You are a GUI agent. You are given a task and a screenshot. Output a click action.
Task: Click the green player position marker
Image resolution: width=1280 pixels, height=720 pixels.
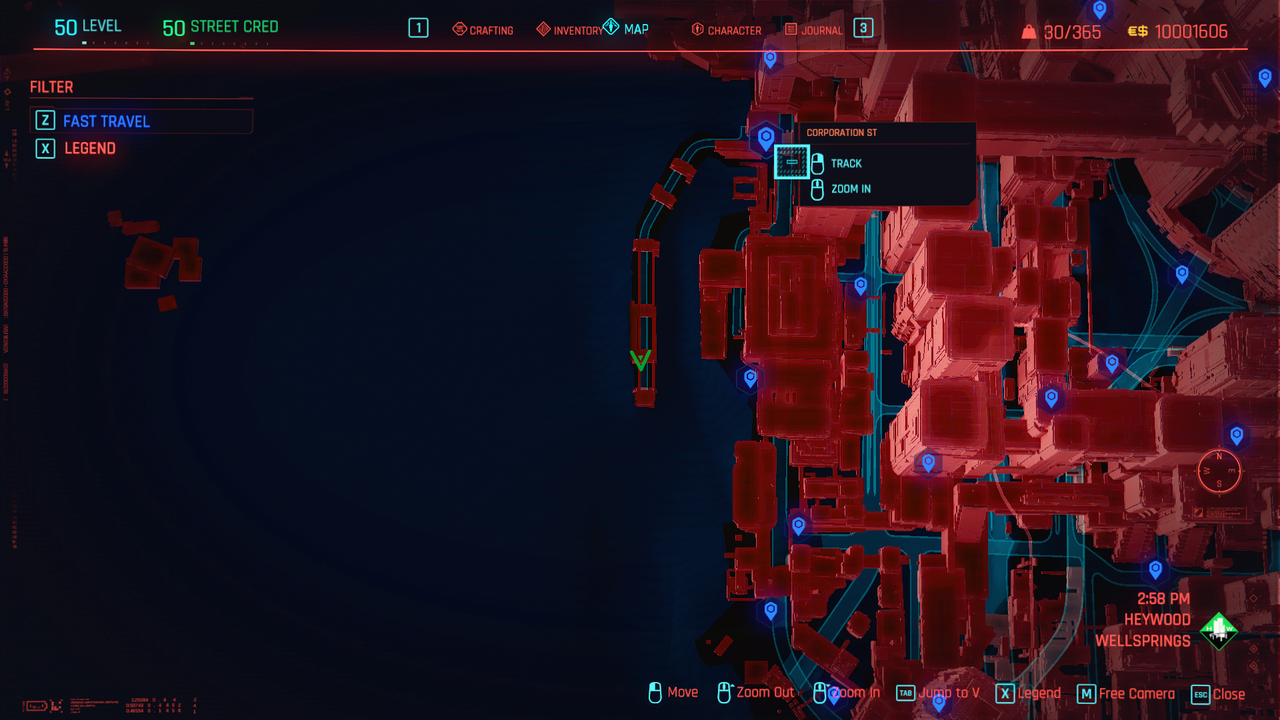click(641, 359)
